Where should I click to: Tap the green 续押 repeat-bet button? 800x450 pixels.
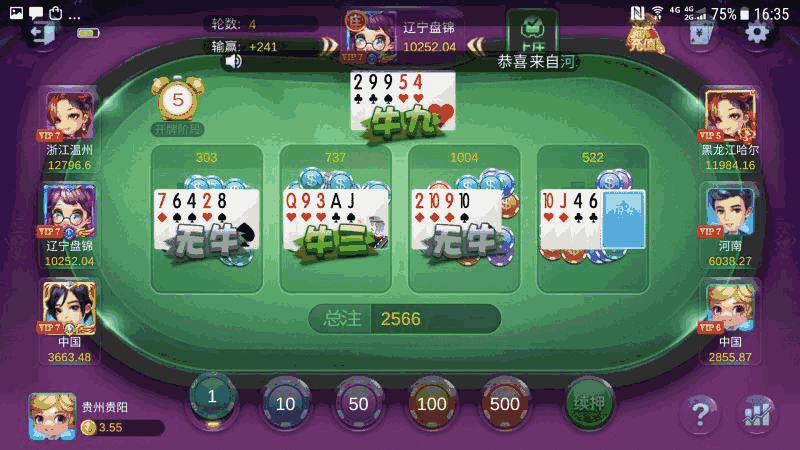[589, 401]
